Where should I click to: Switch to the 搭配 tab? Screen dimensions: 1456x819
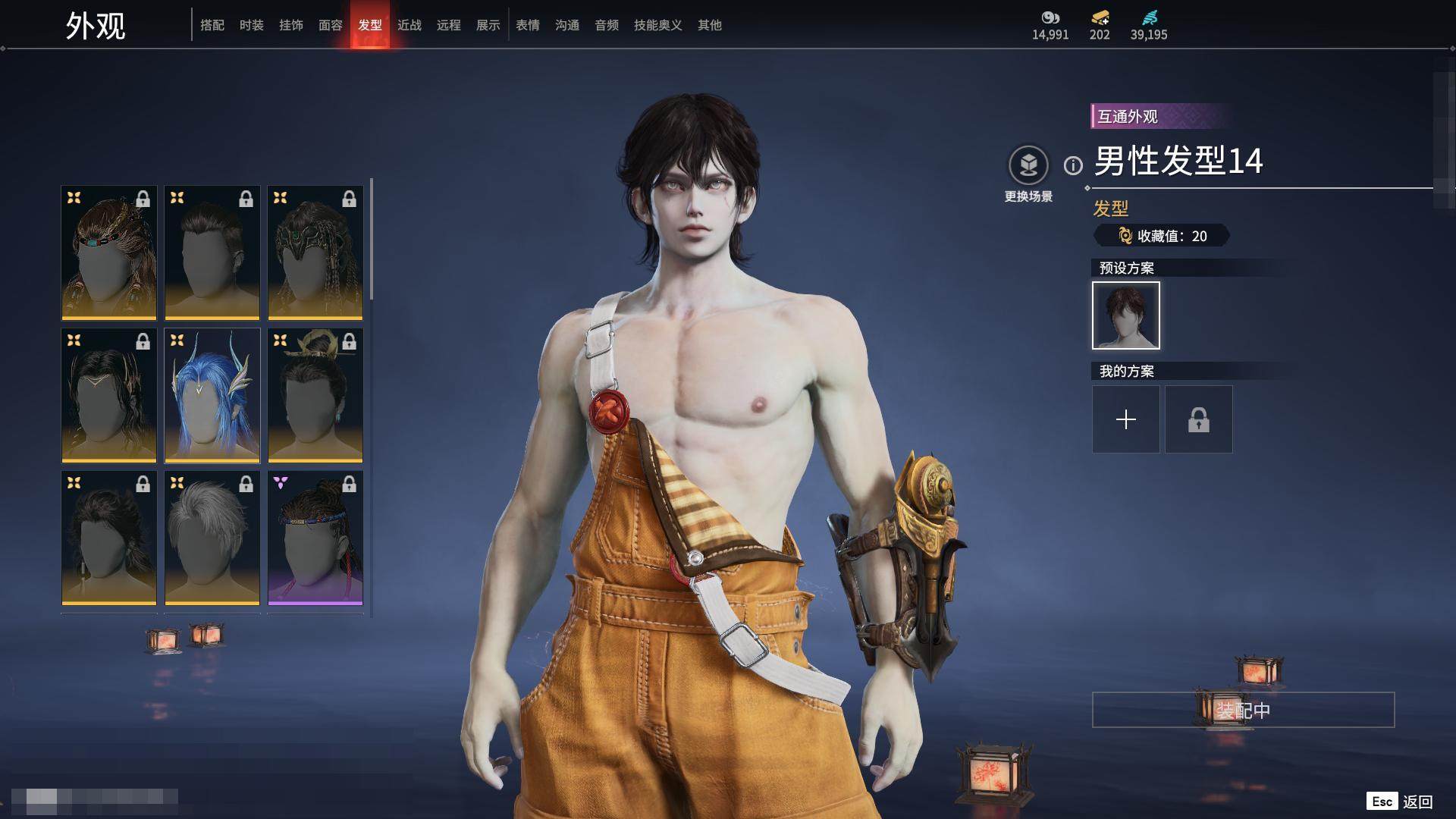point(212,25)
